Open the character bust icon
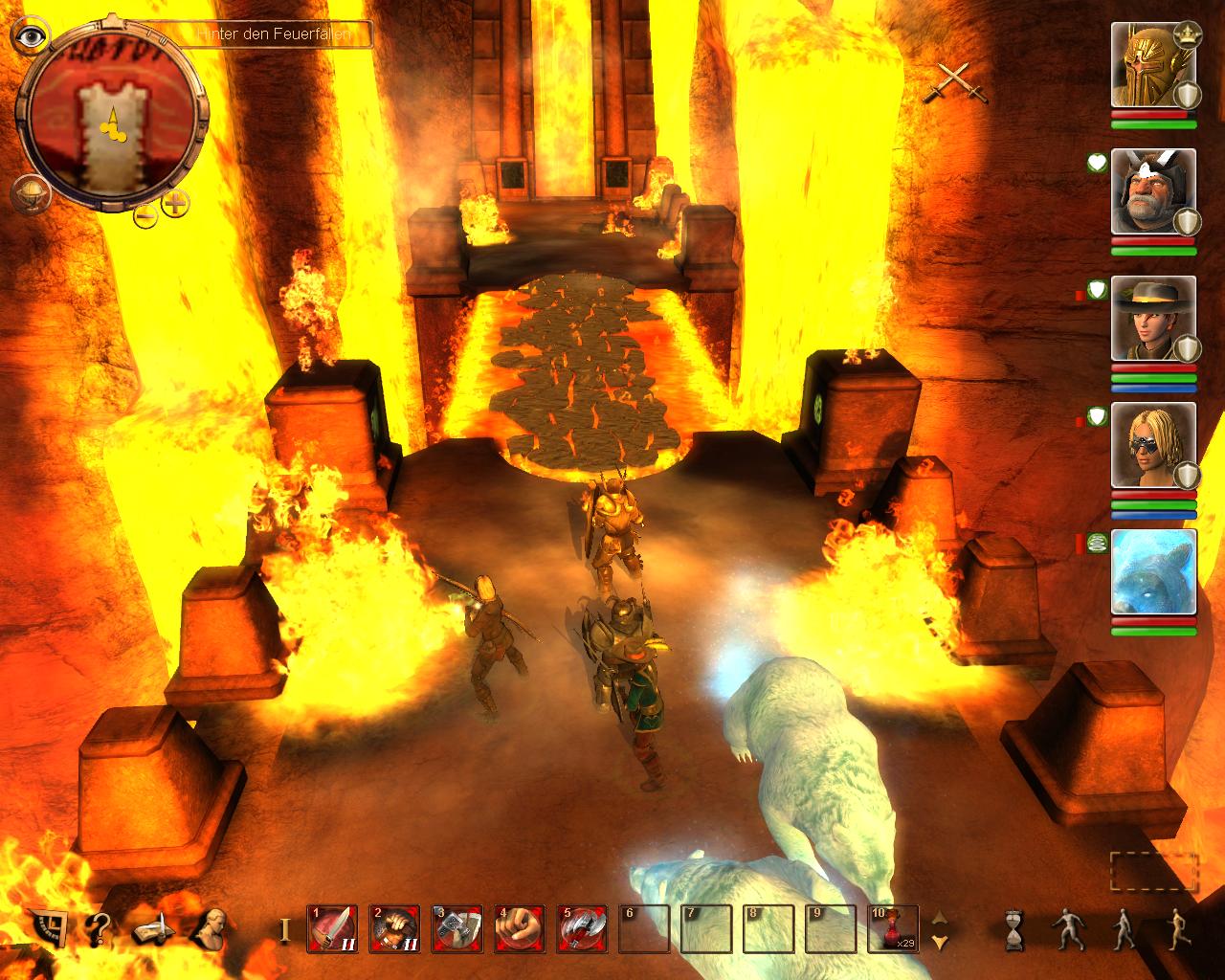Image resolution: width=1225 pixels, height=980 pixels. (209, 926)
